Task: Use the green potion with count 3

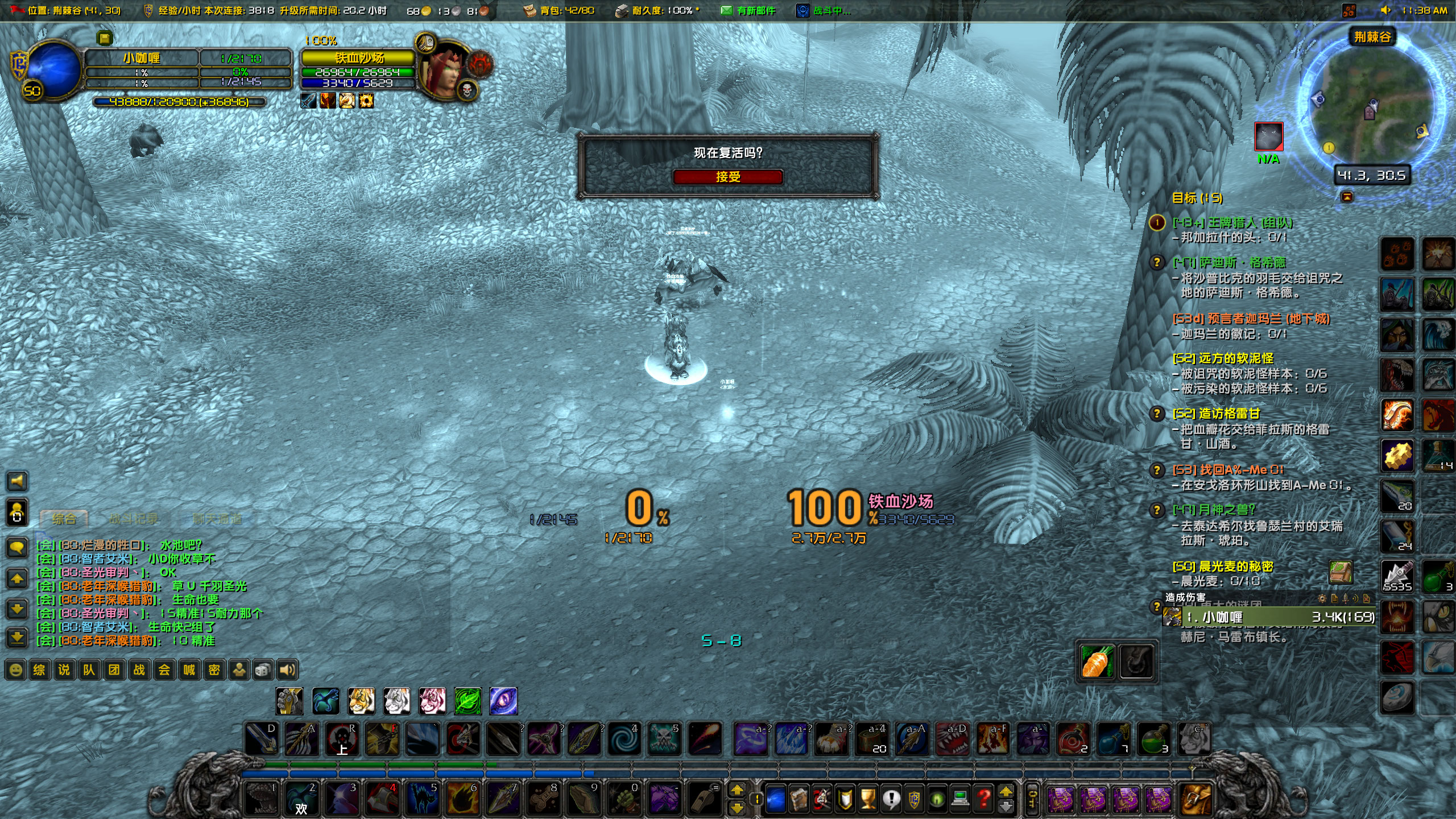Action: pyautogui.click(x=1153, y=739)
